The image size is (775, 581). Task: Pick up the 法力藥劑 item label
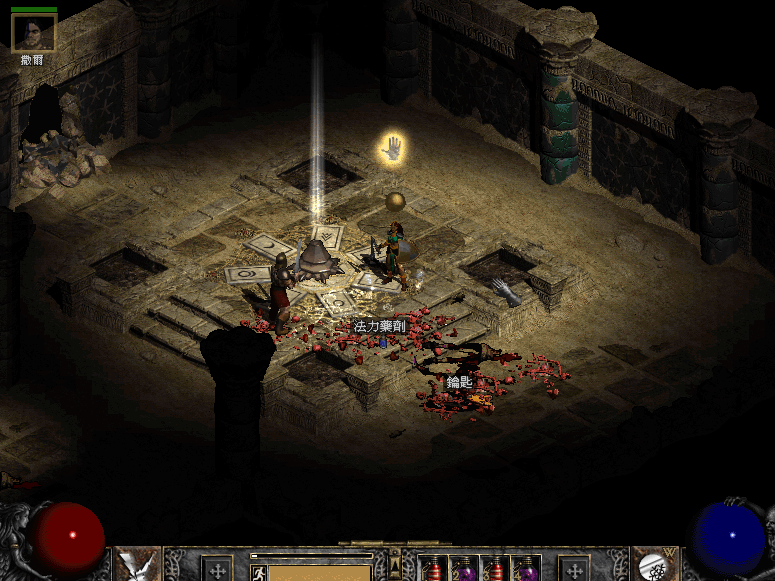[x=380, y=326]
